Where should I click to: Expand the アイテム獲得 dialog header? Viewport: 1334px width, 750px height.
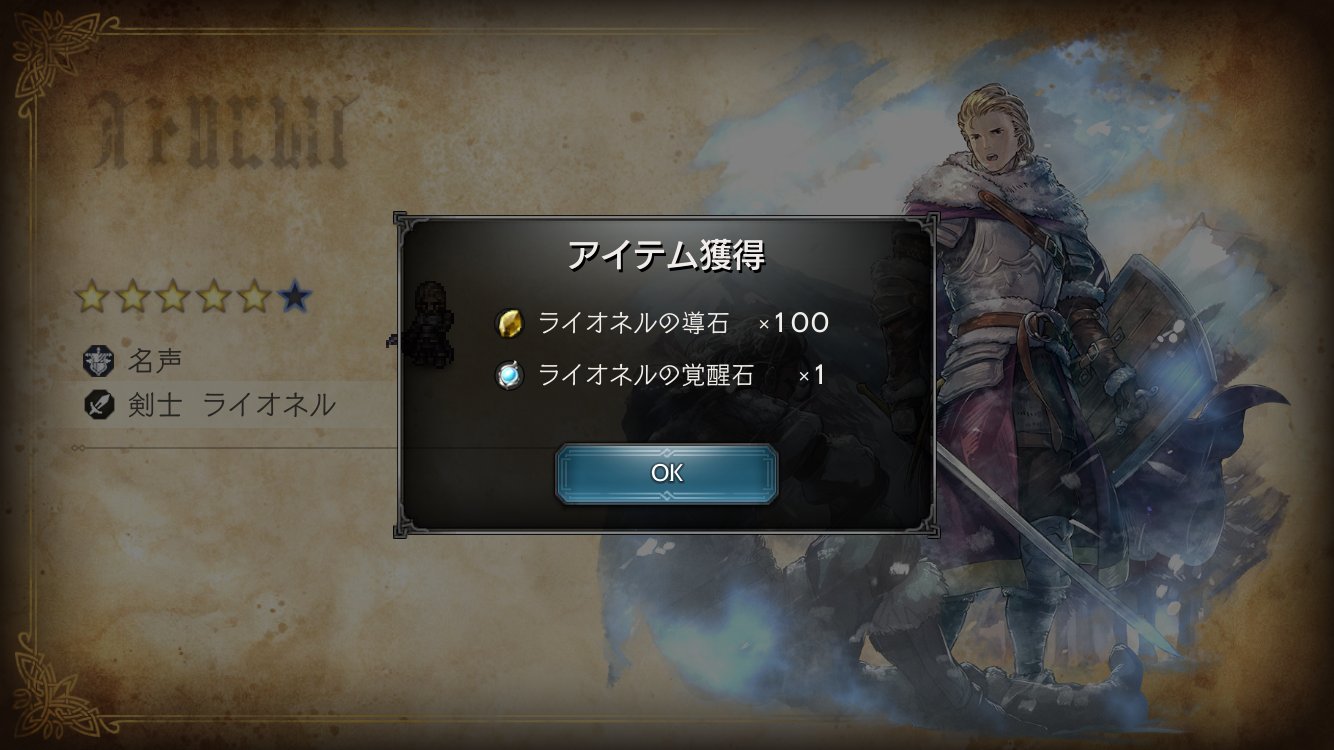coord(667,255)
